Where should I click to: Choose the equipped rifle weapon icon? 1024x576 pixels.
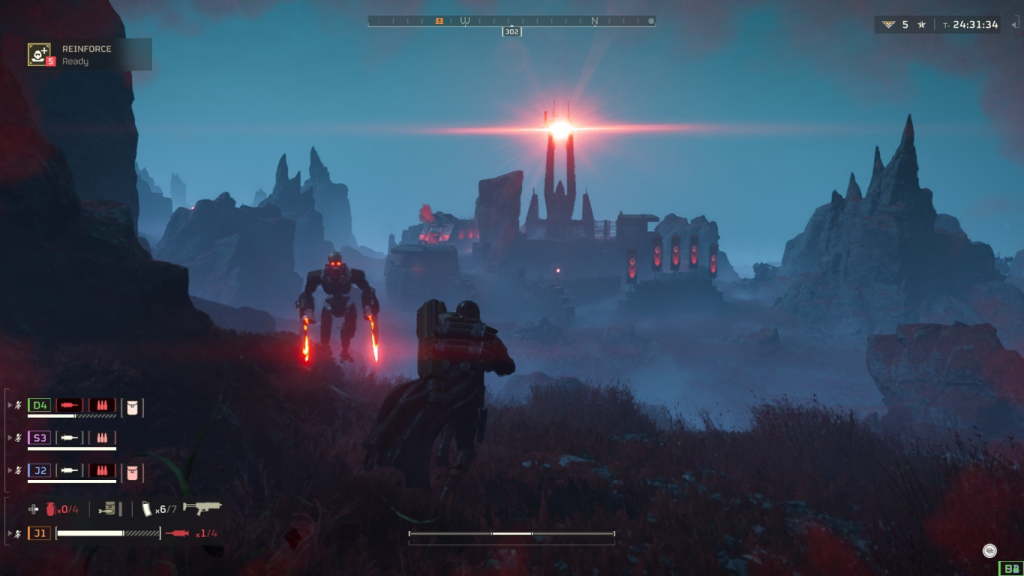tap(202, 508)
